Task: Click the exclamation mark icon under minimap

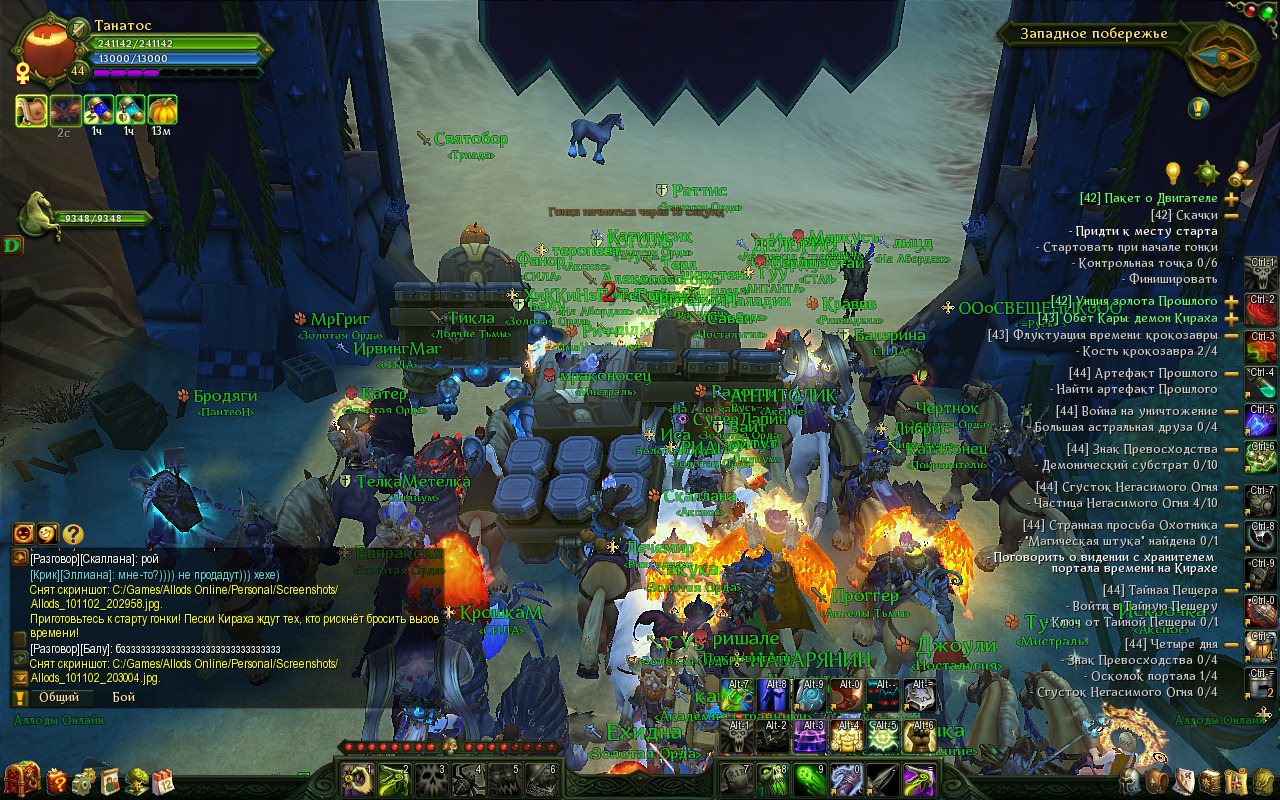Action: point(1199,108)
